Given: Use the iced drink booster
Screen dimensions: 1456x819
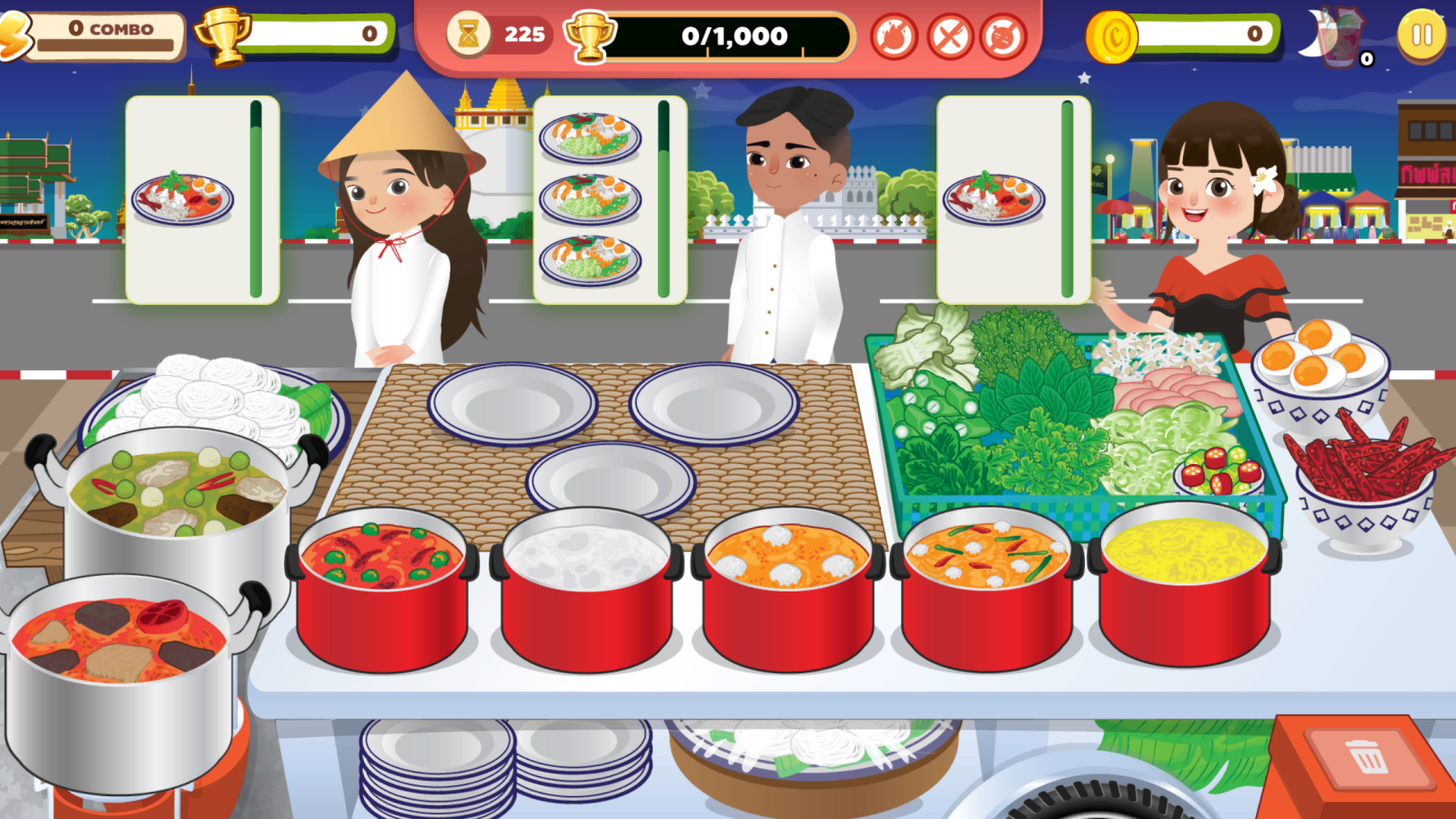Looking at the screenshot, I should [1339, 38].
